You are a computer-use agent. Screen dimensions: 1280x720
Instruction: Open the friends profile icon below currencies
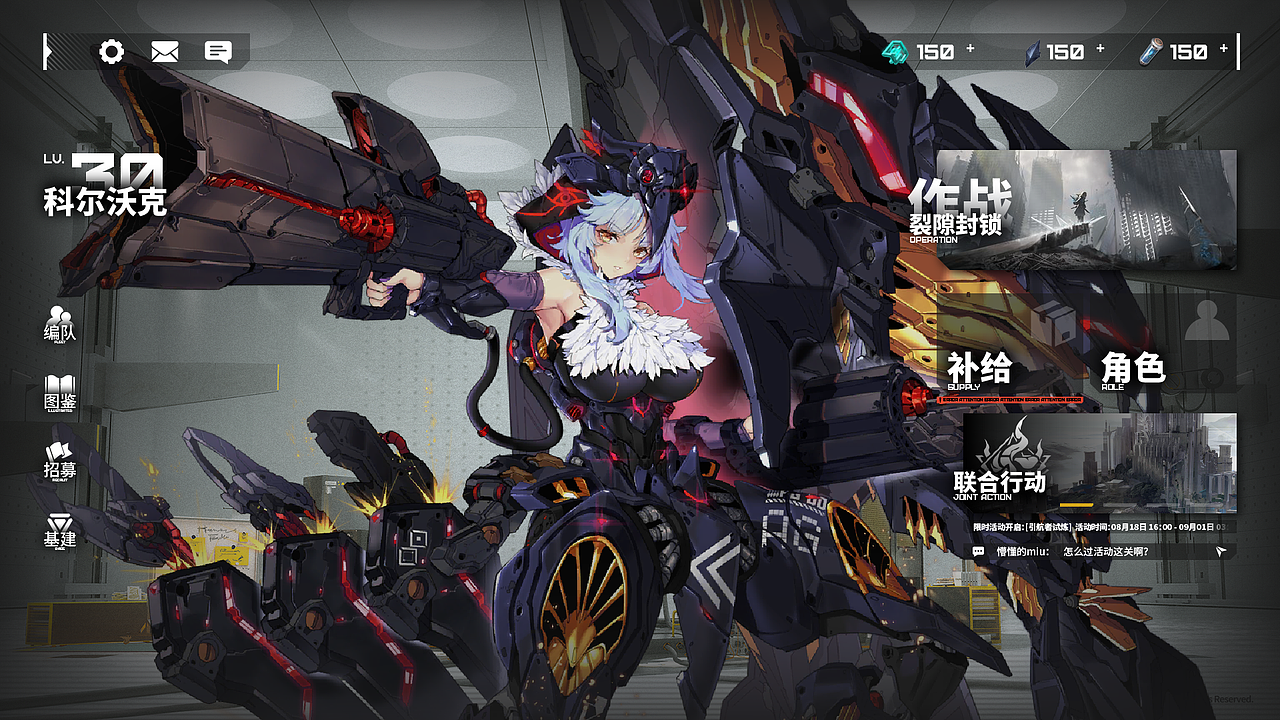pos(1205,322)
